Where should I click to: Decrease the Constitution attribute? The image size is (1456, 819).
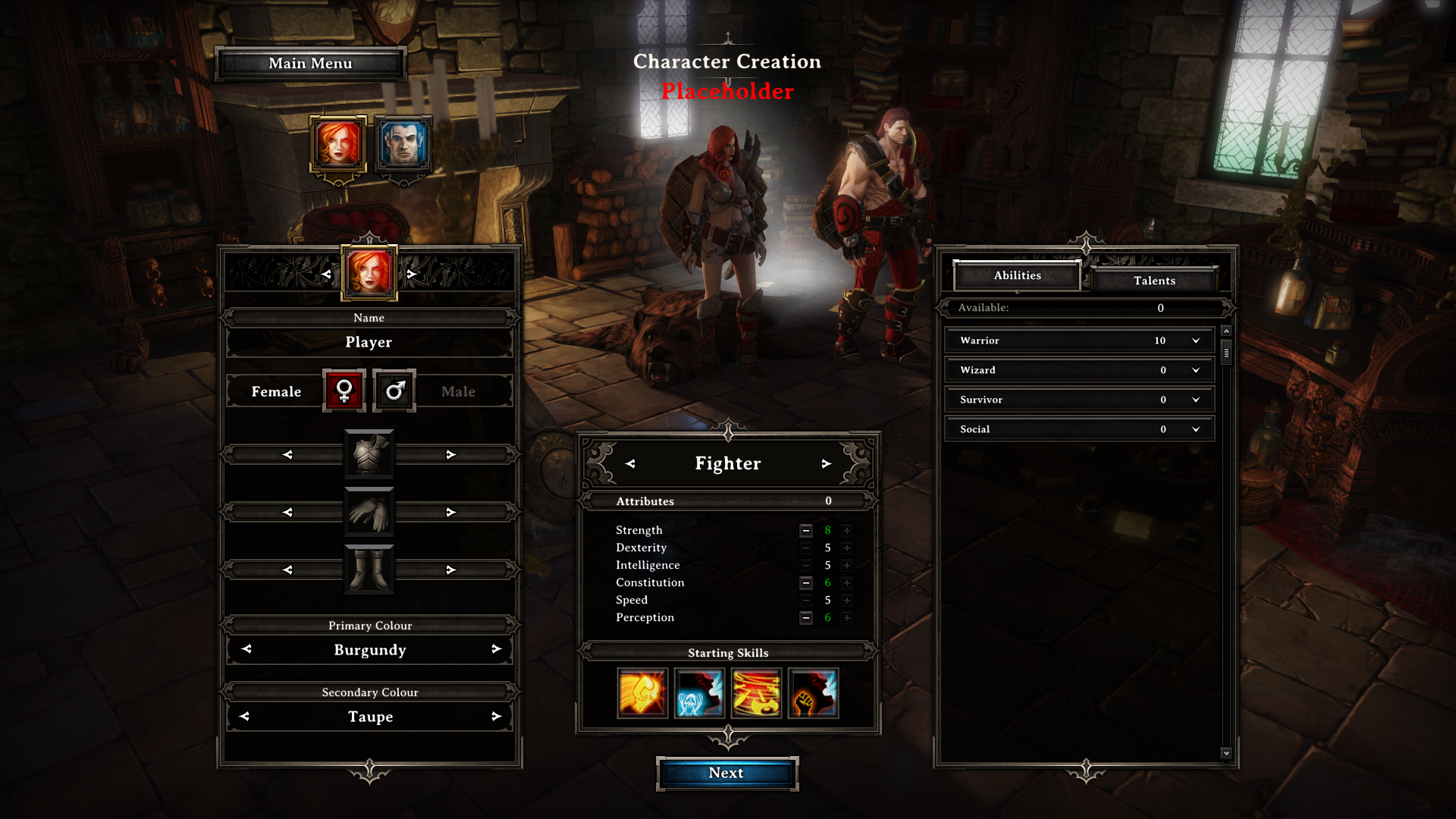tap(806, 582)
